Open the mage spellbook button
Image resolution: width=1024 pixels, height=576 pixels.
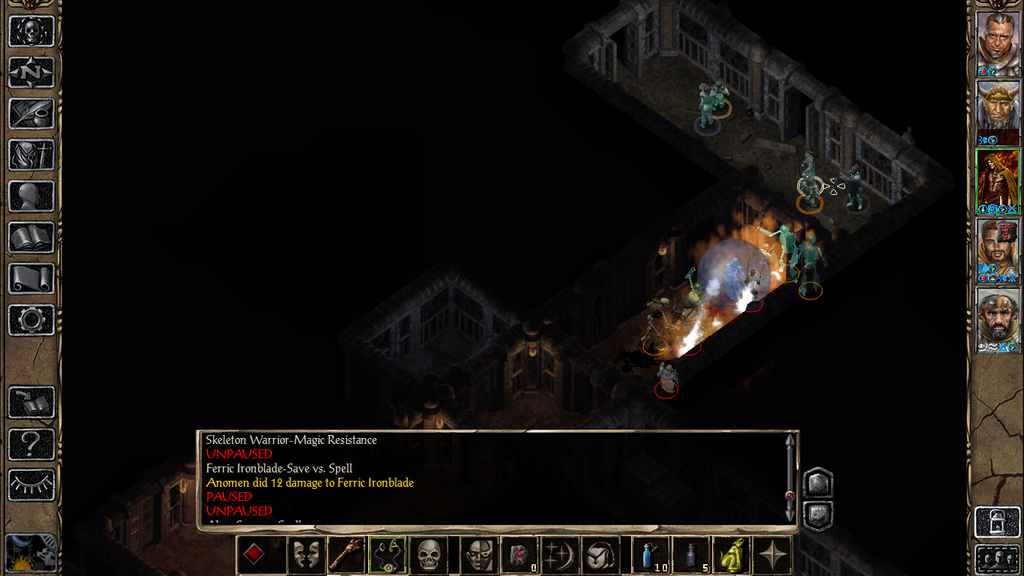31,237
